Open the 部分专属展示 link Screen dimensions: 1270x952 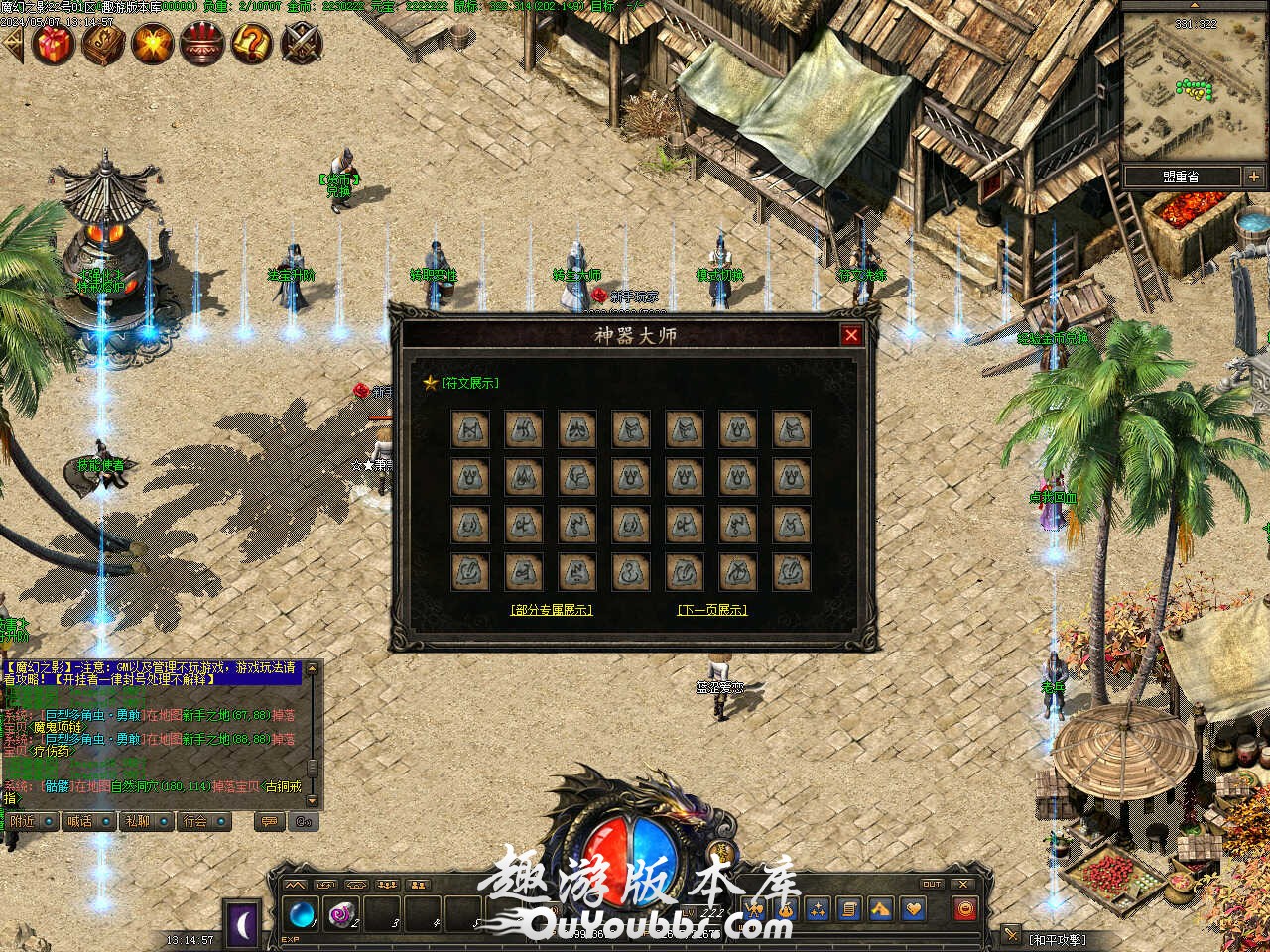coord(552,610)
